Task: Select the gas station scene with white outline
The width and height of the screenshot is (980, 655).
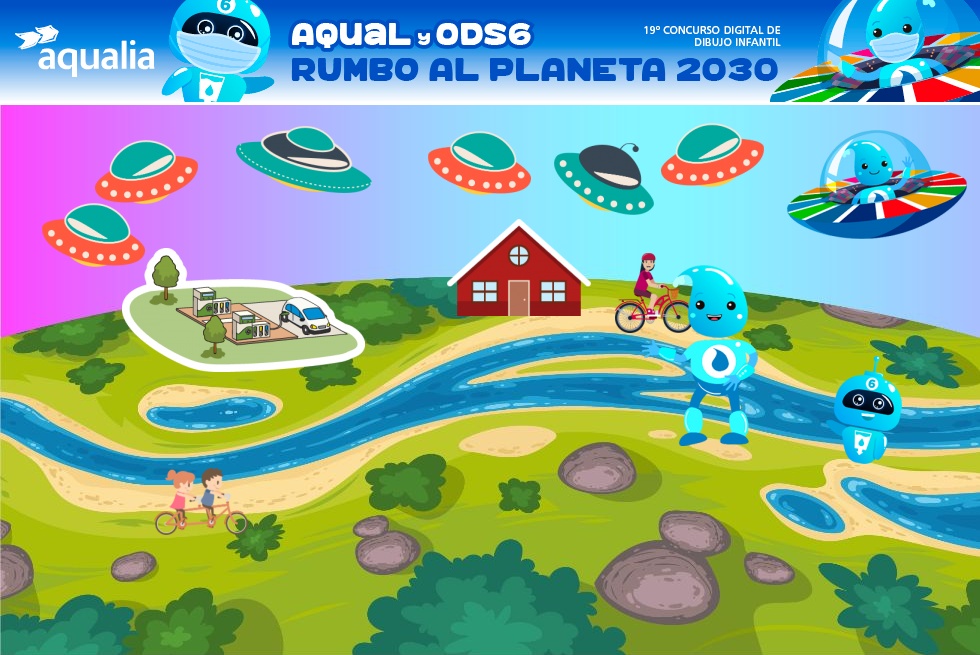Action: [243, 314]
